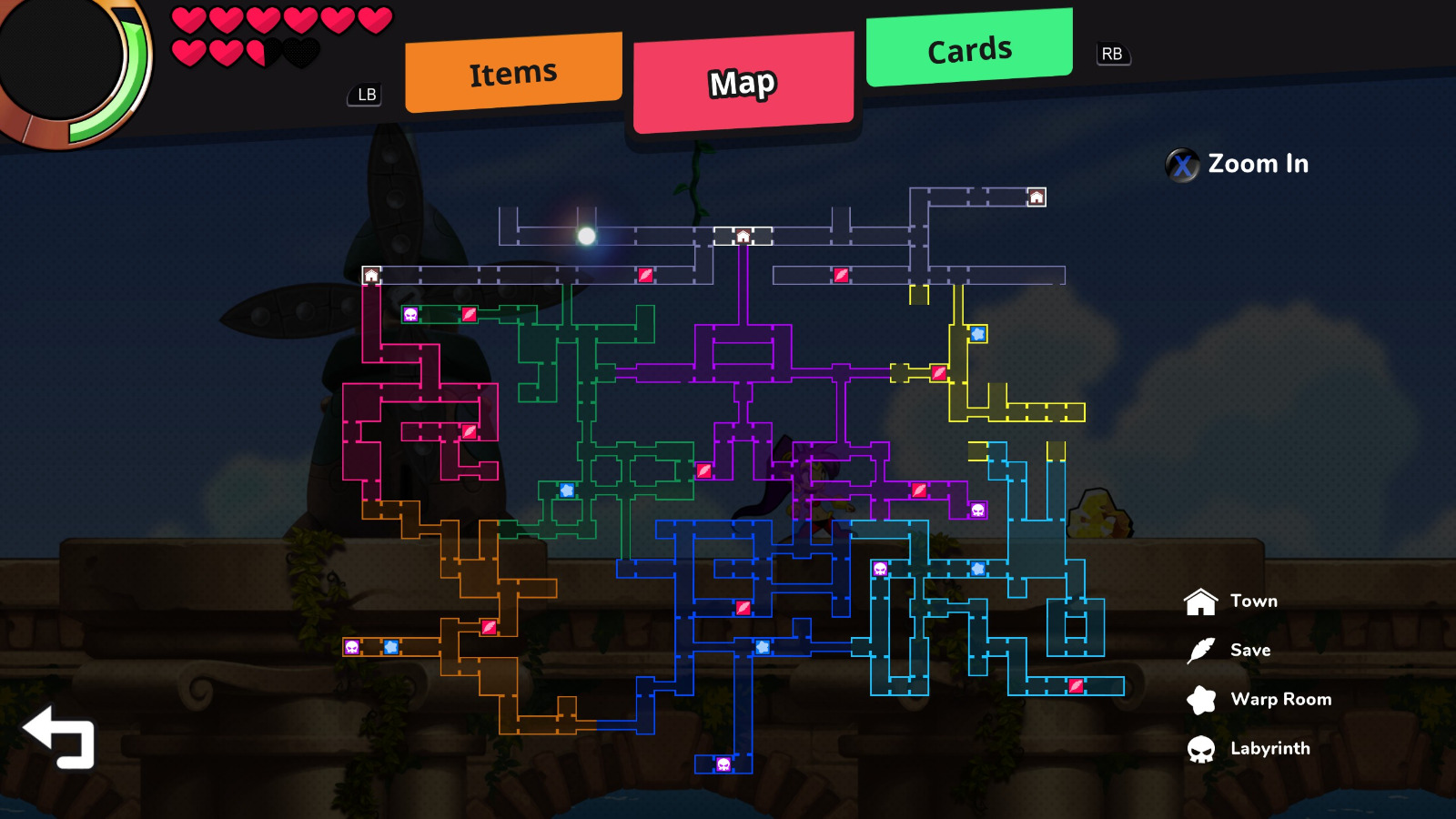The width and height of the screenshot is (1456, 819).
Task: Open the Cards tab
Action: click(967, 49)
